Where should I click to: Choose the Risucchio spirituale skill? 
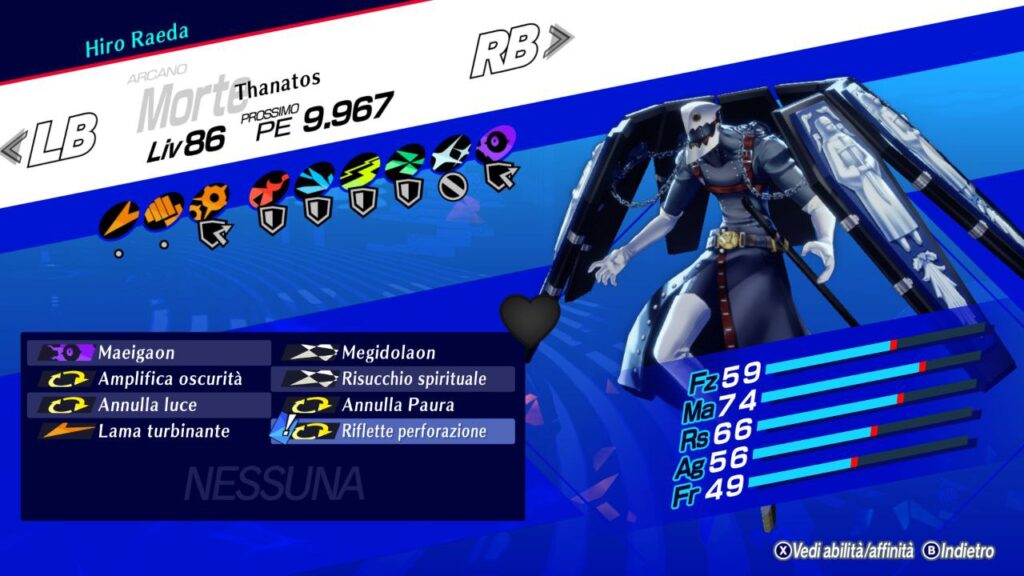(394, 379)
